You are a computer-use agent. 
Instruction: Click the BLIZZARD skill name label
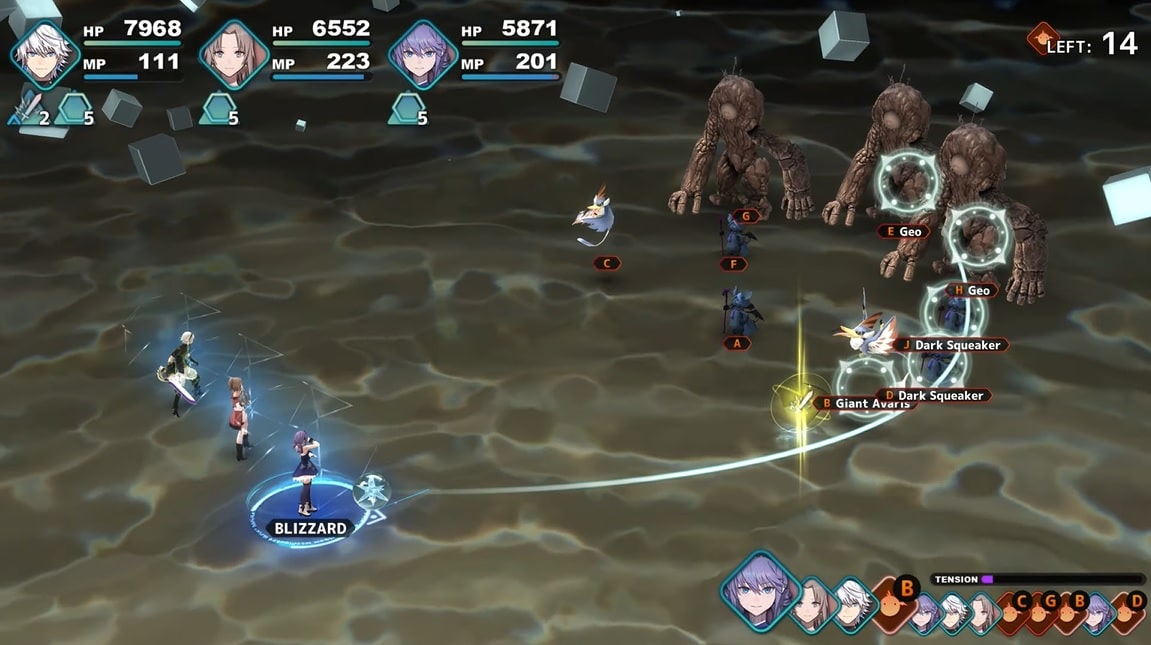click(310, 528)
